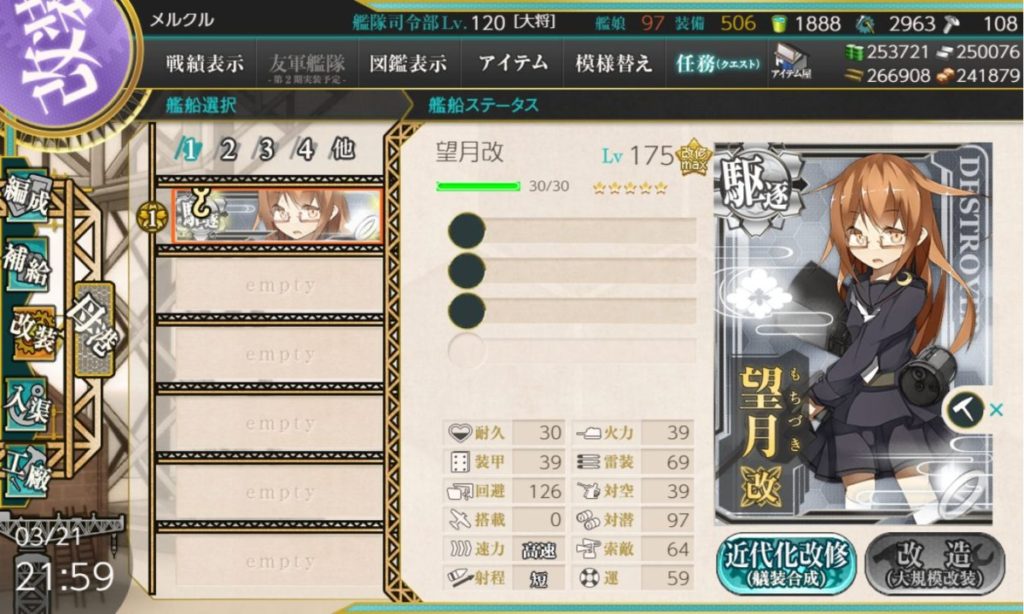Select the 他 other ships tab

(x=342, y=150)
